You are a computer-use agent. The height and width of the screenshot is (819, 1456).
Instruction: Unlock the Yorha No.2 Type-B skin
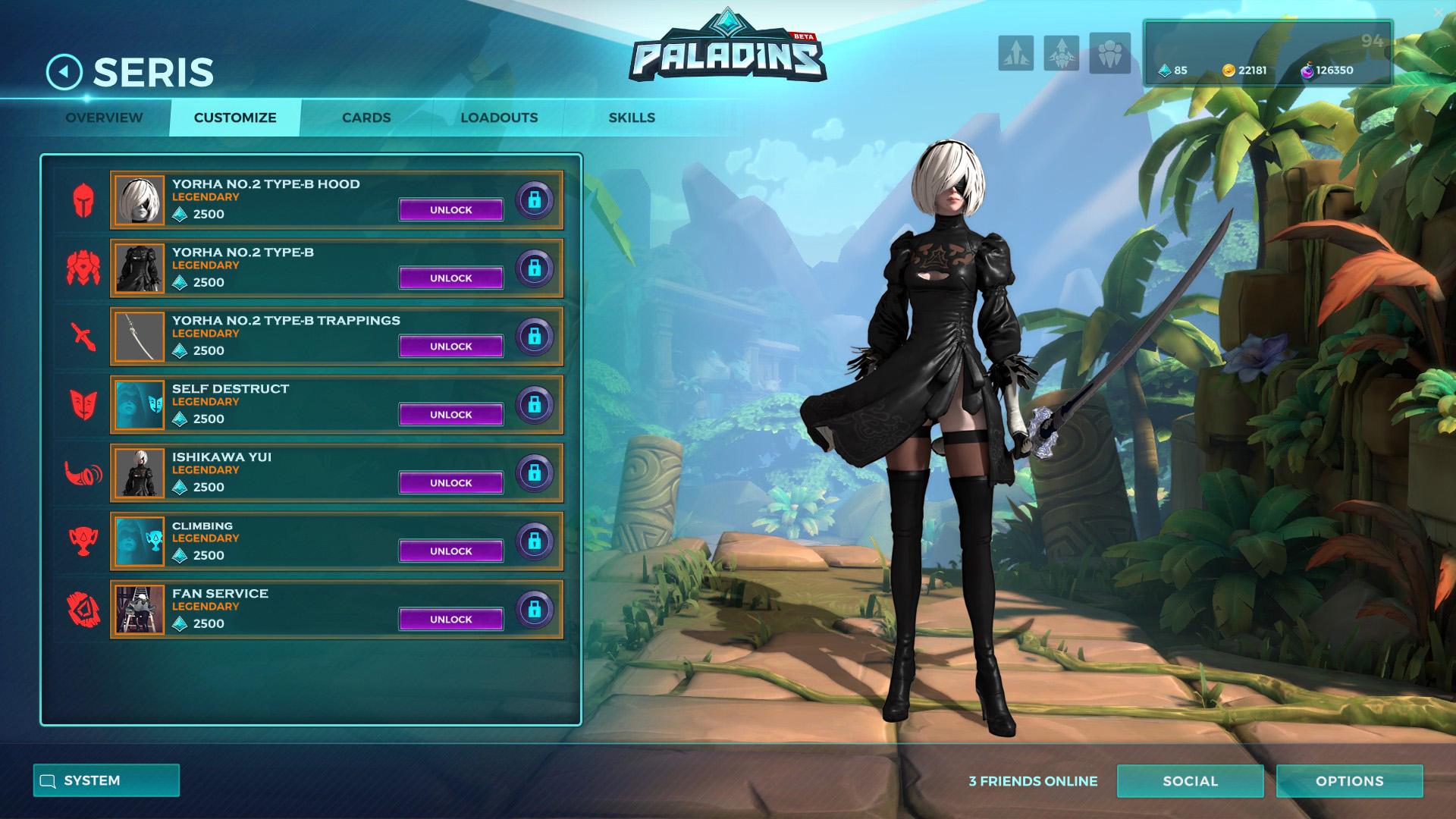450,278
